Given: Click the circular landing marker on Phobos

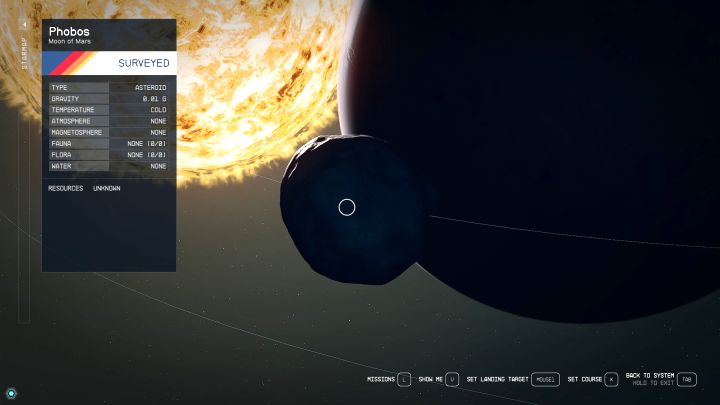Looking at the screenshot, I should tap(347, 207).
